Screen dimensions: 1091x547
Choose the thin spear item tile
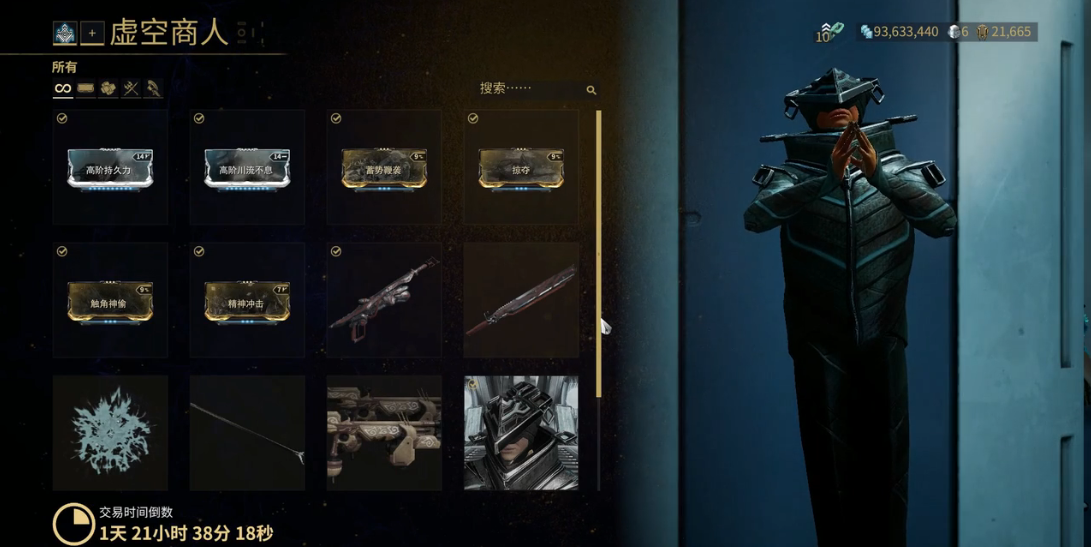pos(247,433)
